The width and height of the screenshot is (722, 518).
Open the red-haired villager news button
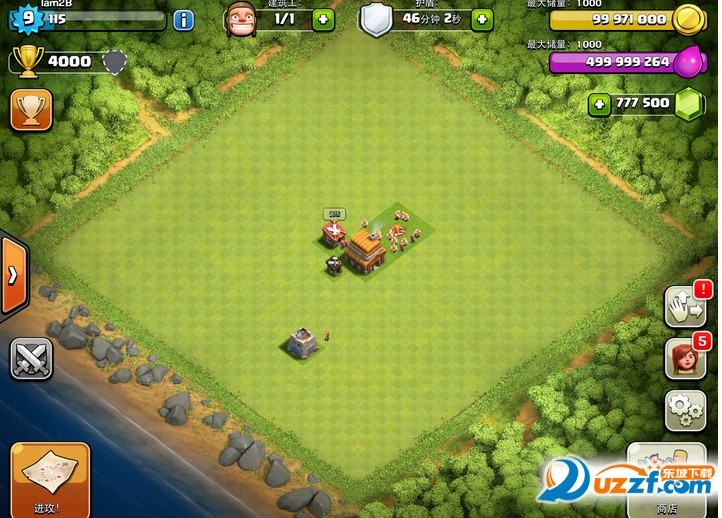[x=685, y=358]
